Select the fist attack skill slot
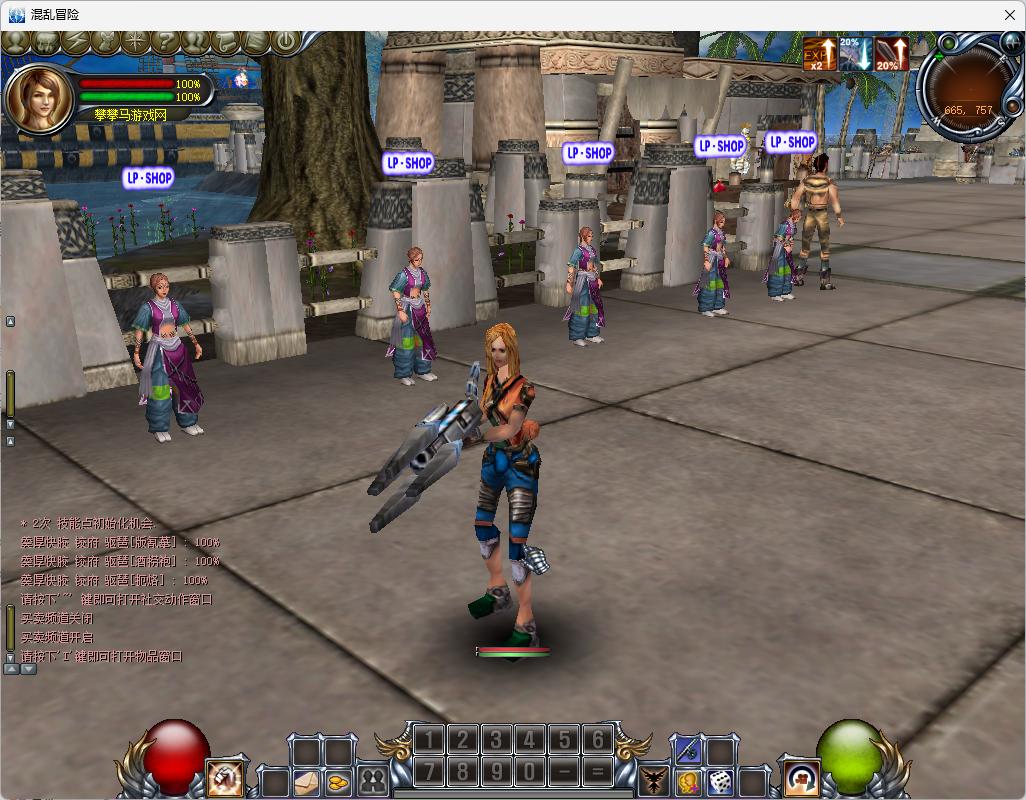Image resolution: width=1026 pixels, height=800 pixels. point(225,778)
